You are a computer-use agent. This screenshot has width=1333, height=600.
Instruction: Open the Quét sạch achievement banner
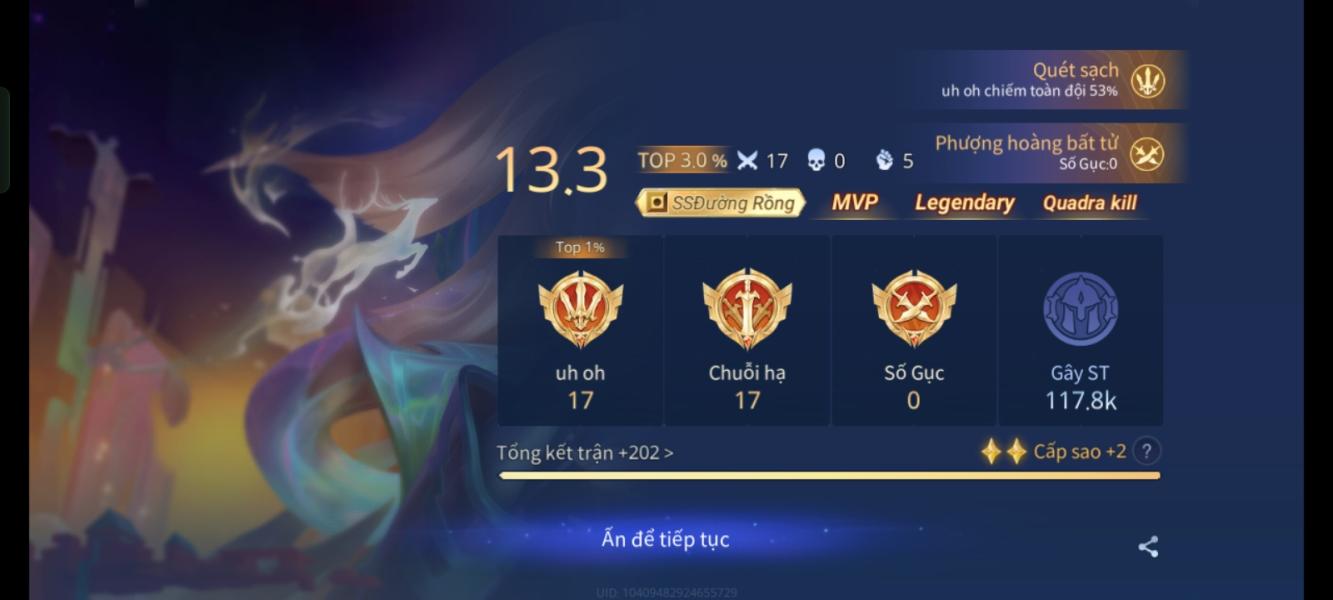coord(1050,79)
